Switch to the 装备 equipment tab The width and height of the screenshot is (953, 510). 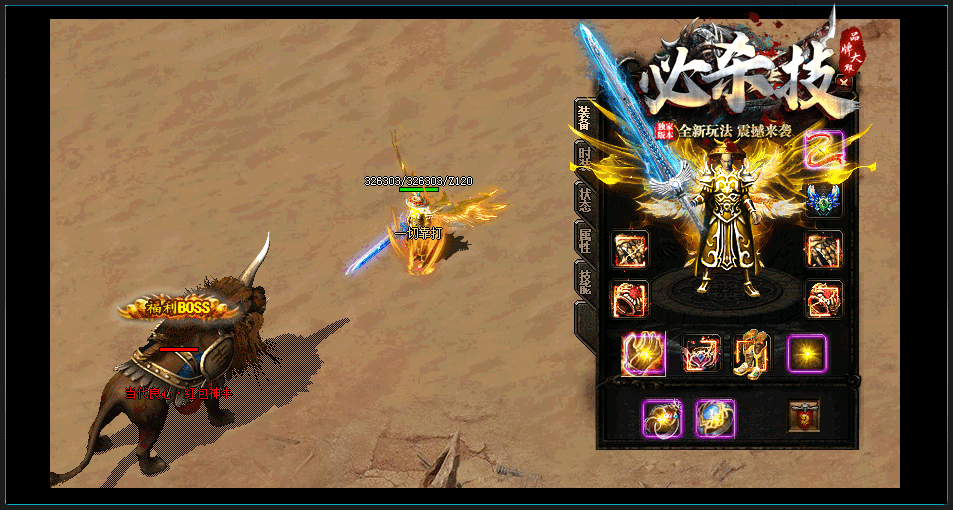coord(585,119)
